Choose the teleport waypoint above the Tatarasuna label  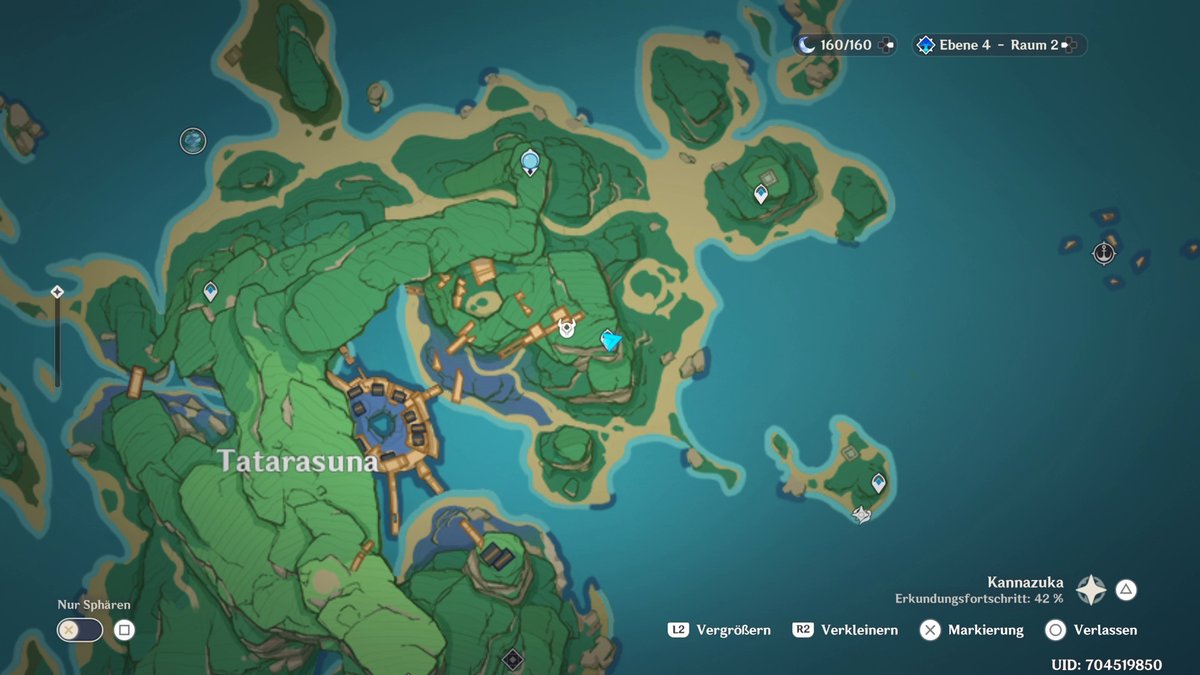coord(210,291)
